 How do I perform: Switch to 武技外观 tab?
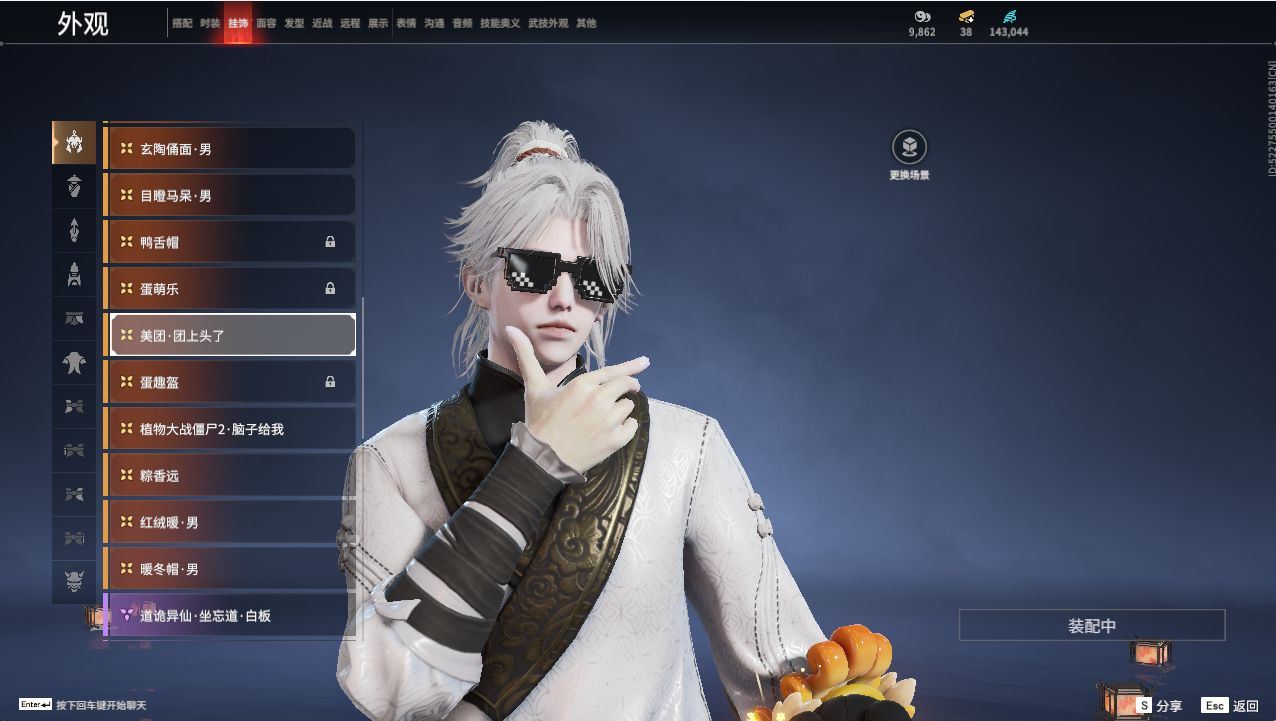pyautogui.click(x=547, y=23)
